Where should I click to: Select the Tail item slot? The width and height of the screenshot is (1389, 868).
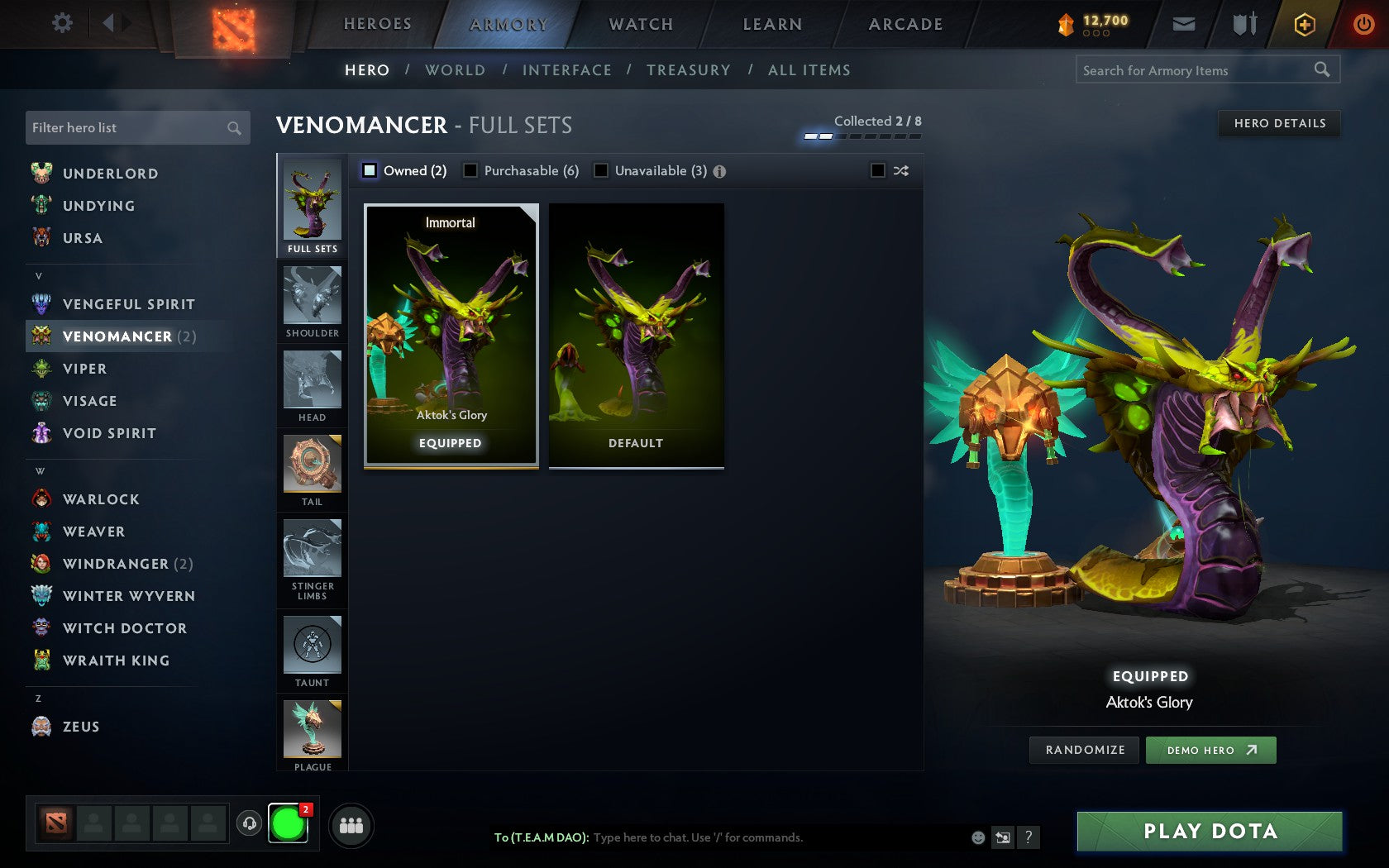click(x=312, y=470)
